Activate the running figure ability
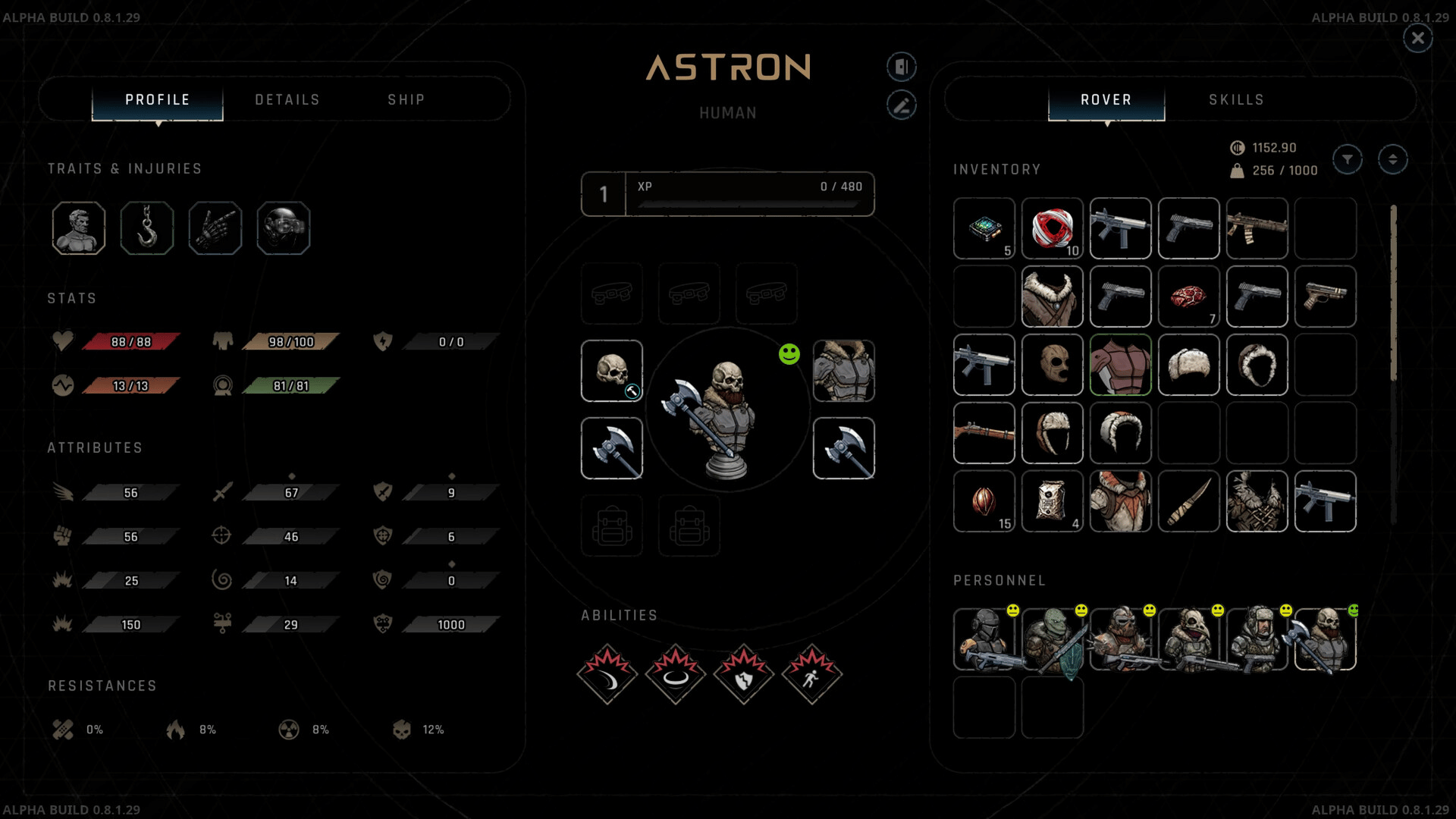 point(812,675)
